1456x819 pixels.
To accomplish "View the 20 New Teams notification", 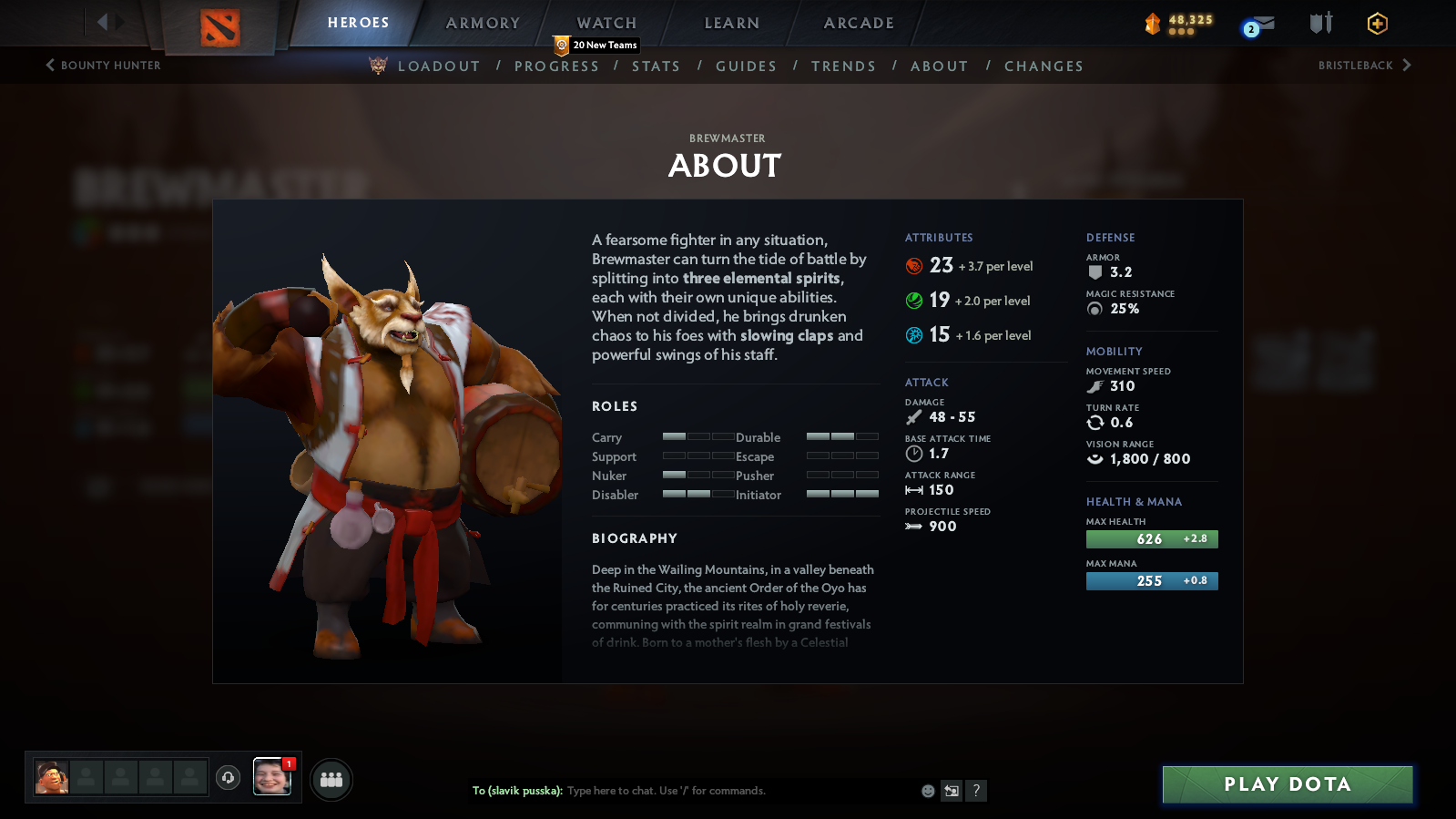I will click(595, 45).
